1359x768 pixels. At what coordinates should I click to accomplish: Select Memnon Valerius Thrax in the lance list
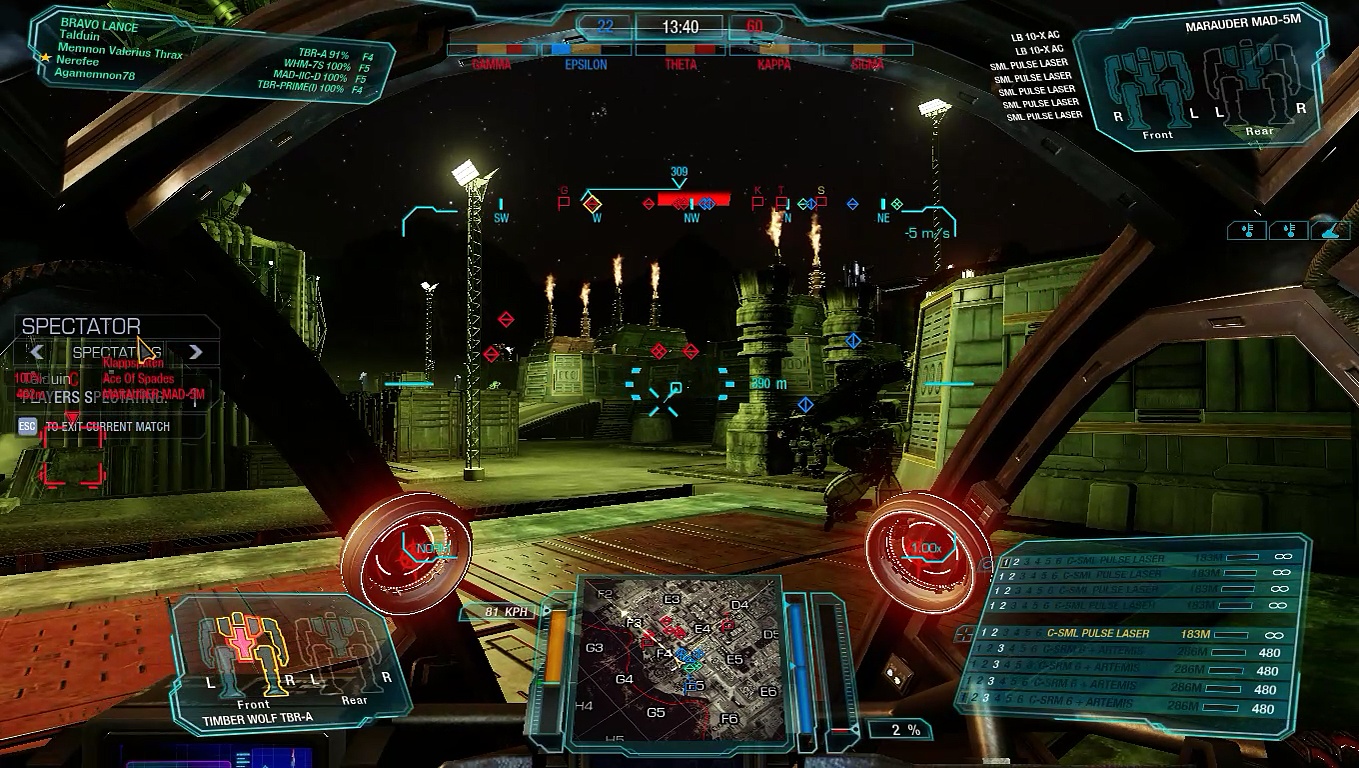click(x=120, y=50)
